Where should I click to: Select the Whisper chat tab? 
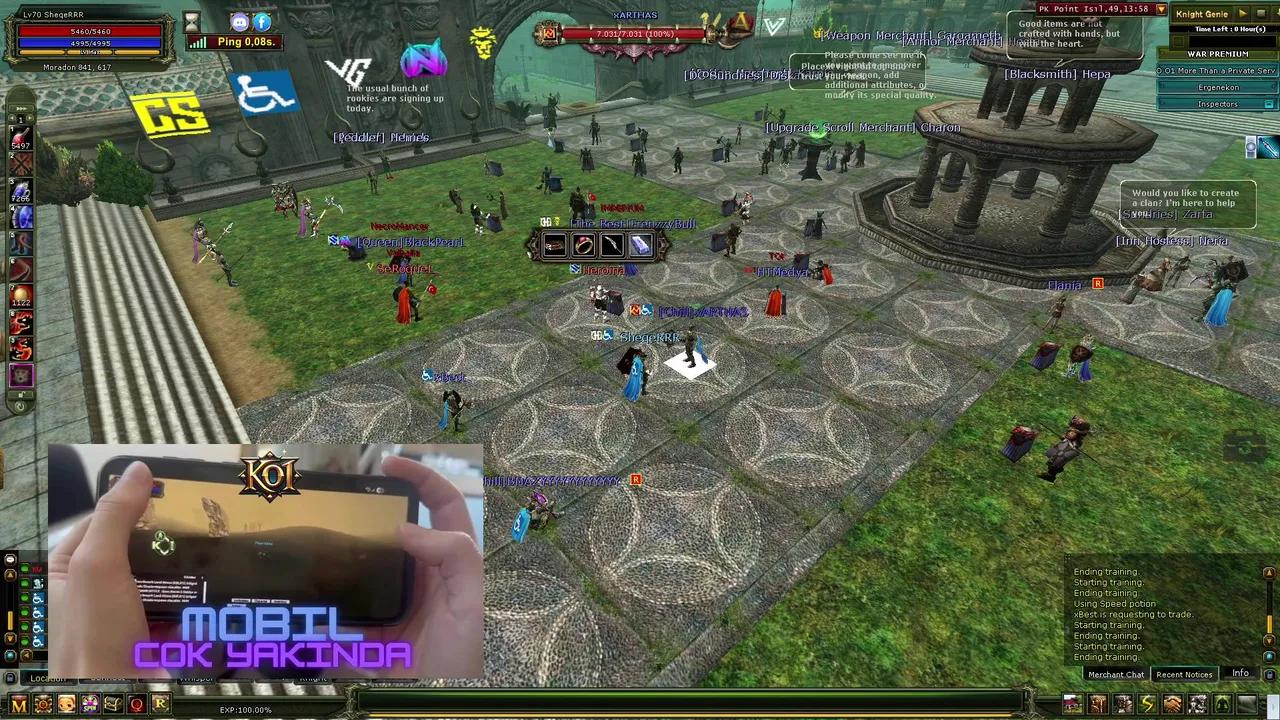click(197, 678)
